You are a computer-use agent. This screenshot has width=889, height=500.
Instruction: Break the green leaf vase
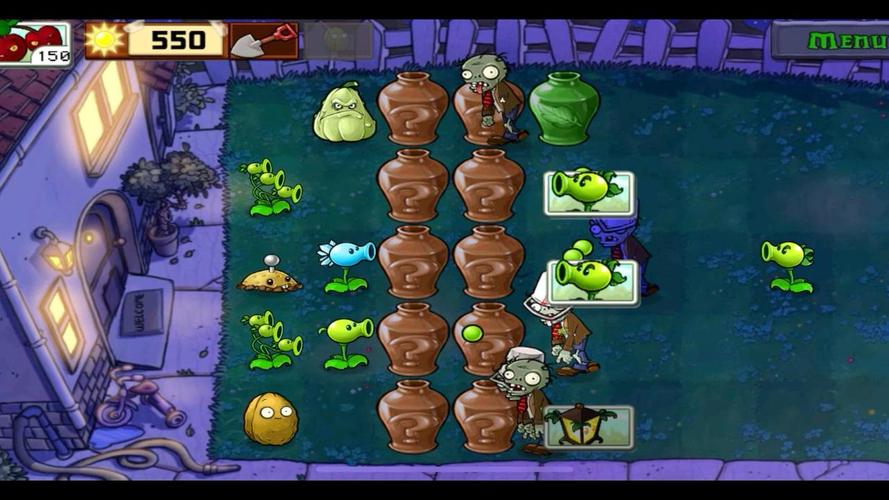(564, 109)
